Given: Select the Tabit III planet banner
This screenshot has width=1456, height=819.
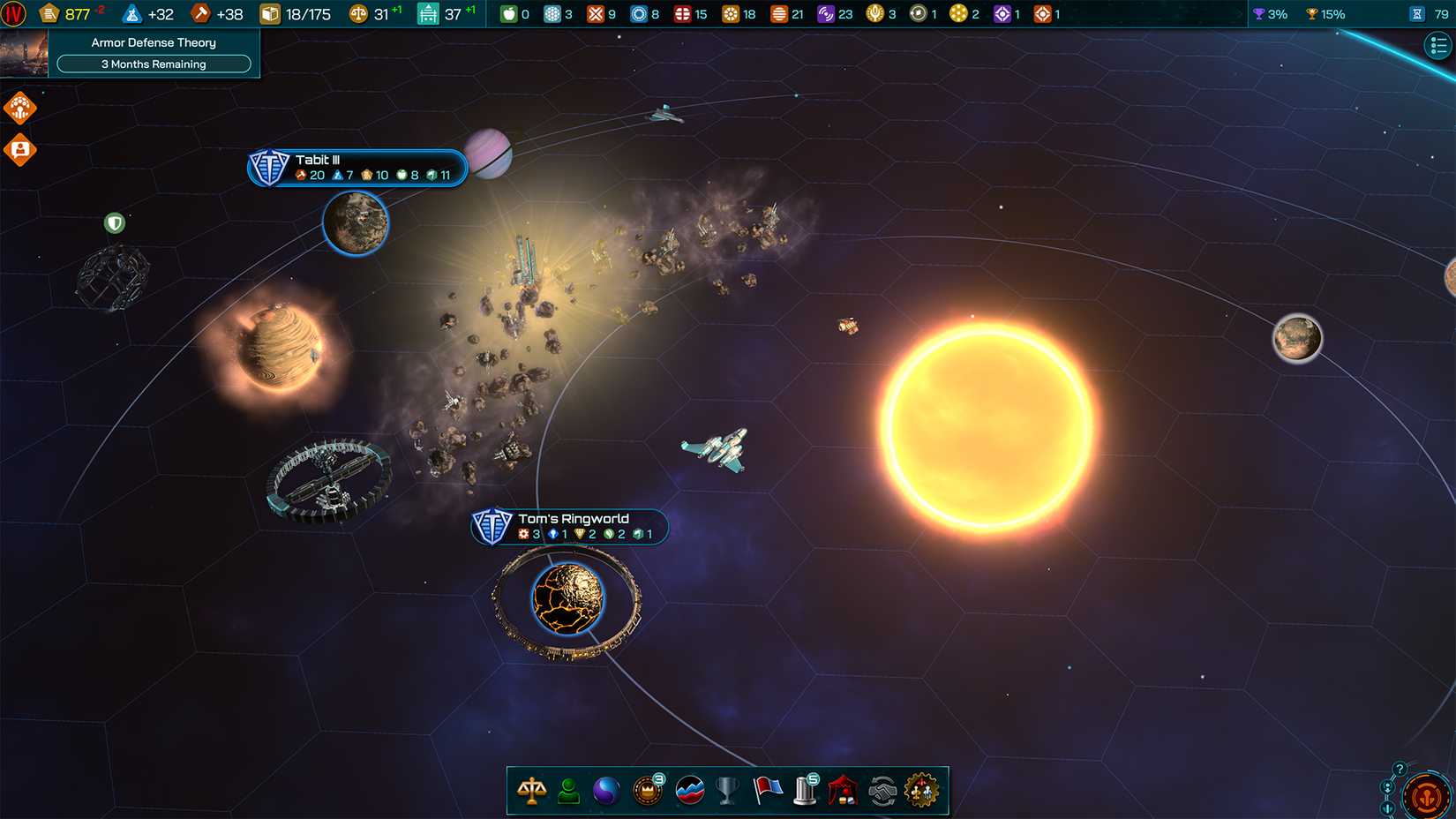Looking at the screenshot, I should [x=356, y=168].
